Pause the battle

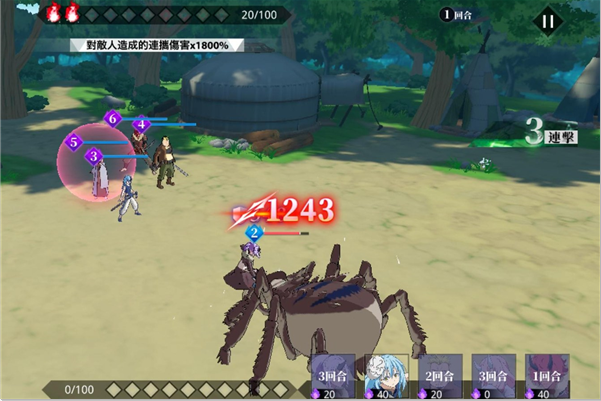click(x=547, y=21)
